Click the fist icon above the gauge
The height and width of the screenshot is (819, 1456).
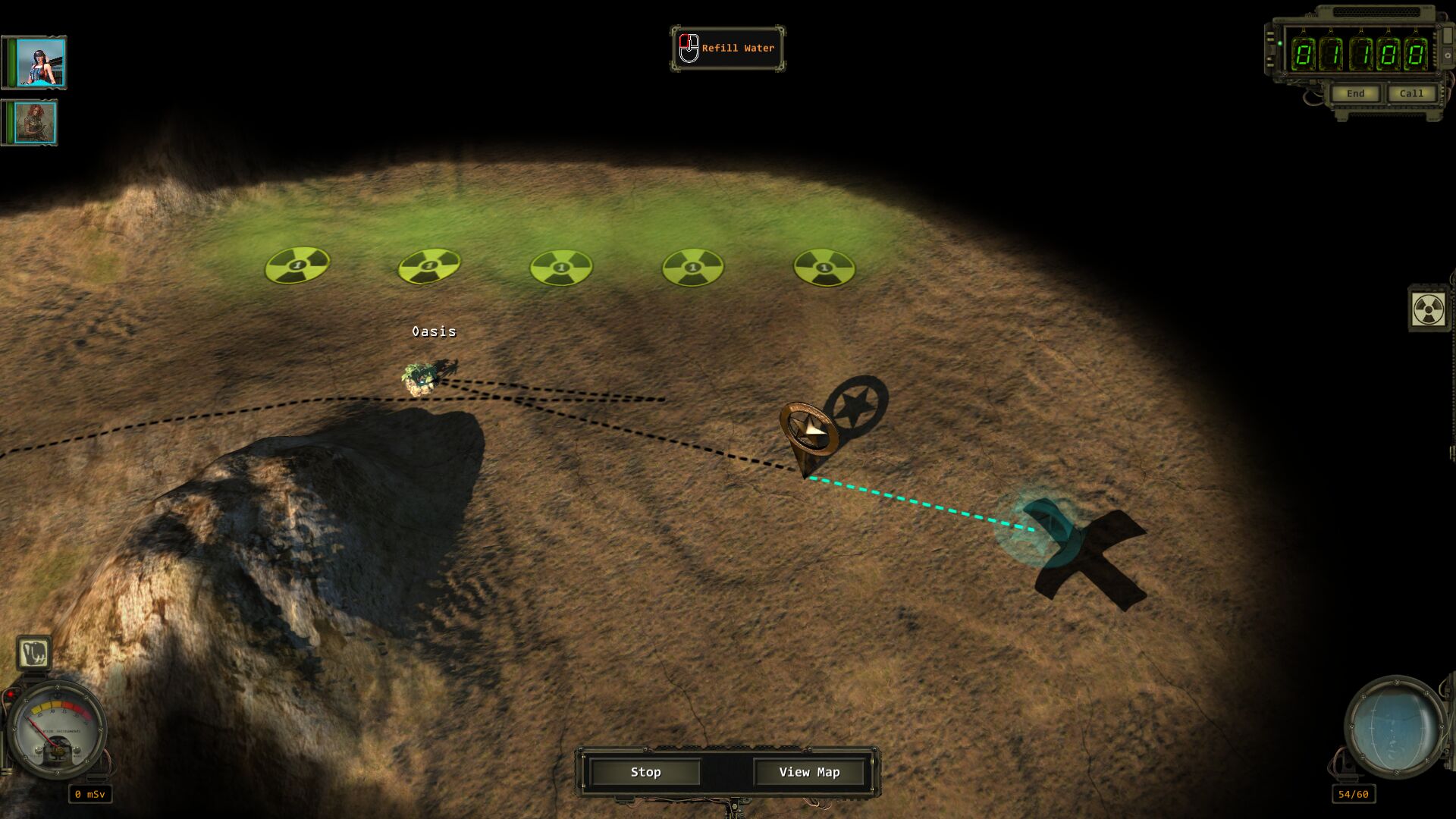pyautogui.click(x=34, y=653)
